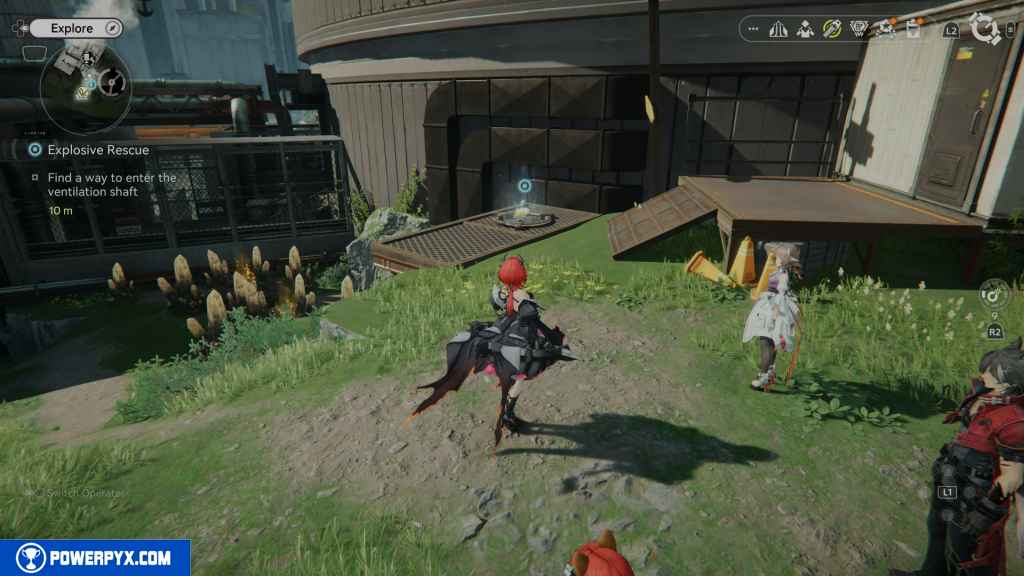Open the three-dots more options menu

tap(753, 29)
